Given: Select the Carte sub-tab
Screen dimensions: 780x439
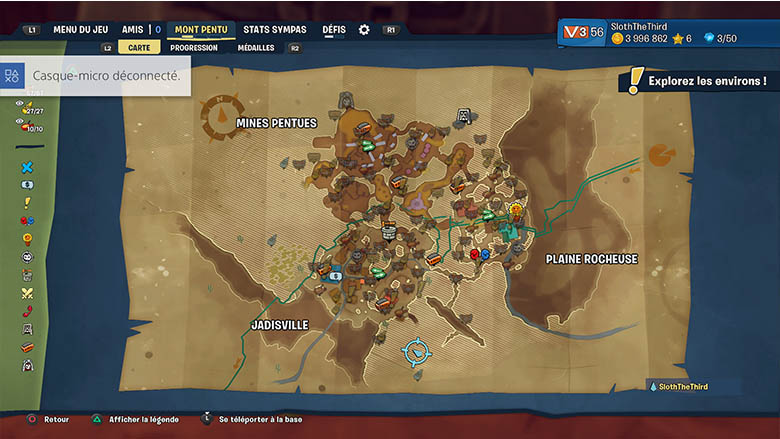Looking at the screenshot, I should [139, 47].
